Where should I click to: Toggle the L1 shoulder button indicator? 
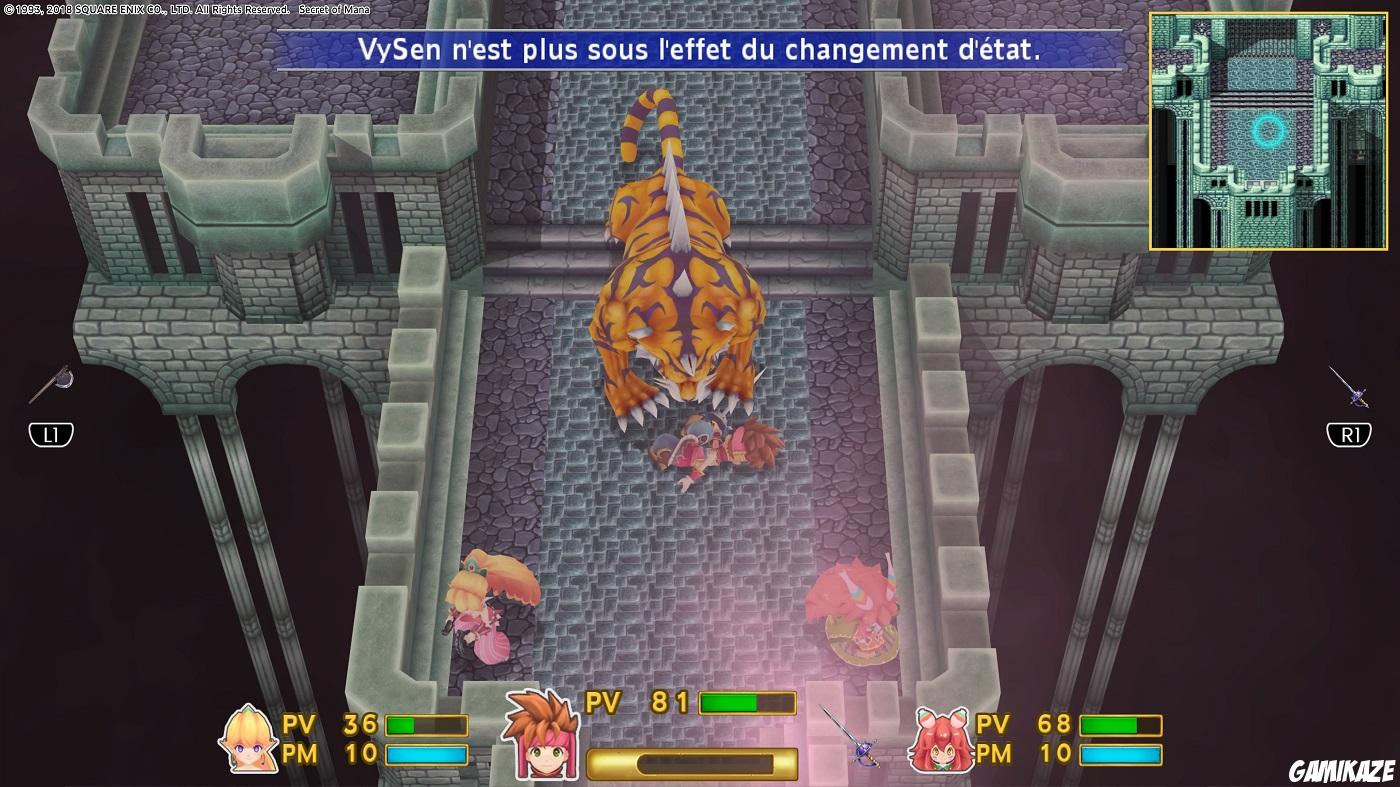[x=49, y=434]
